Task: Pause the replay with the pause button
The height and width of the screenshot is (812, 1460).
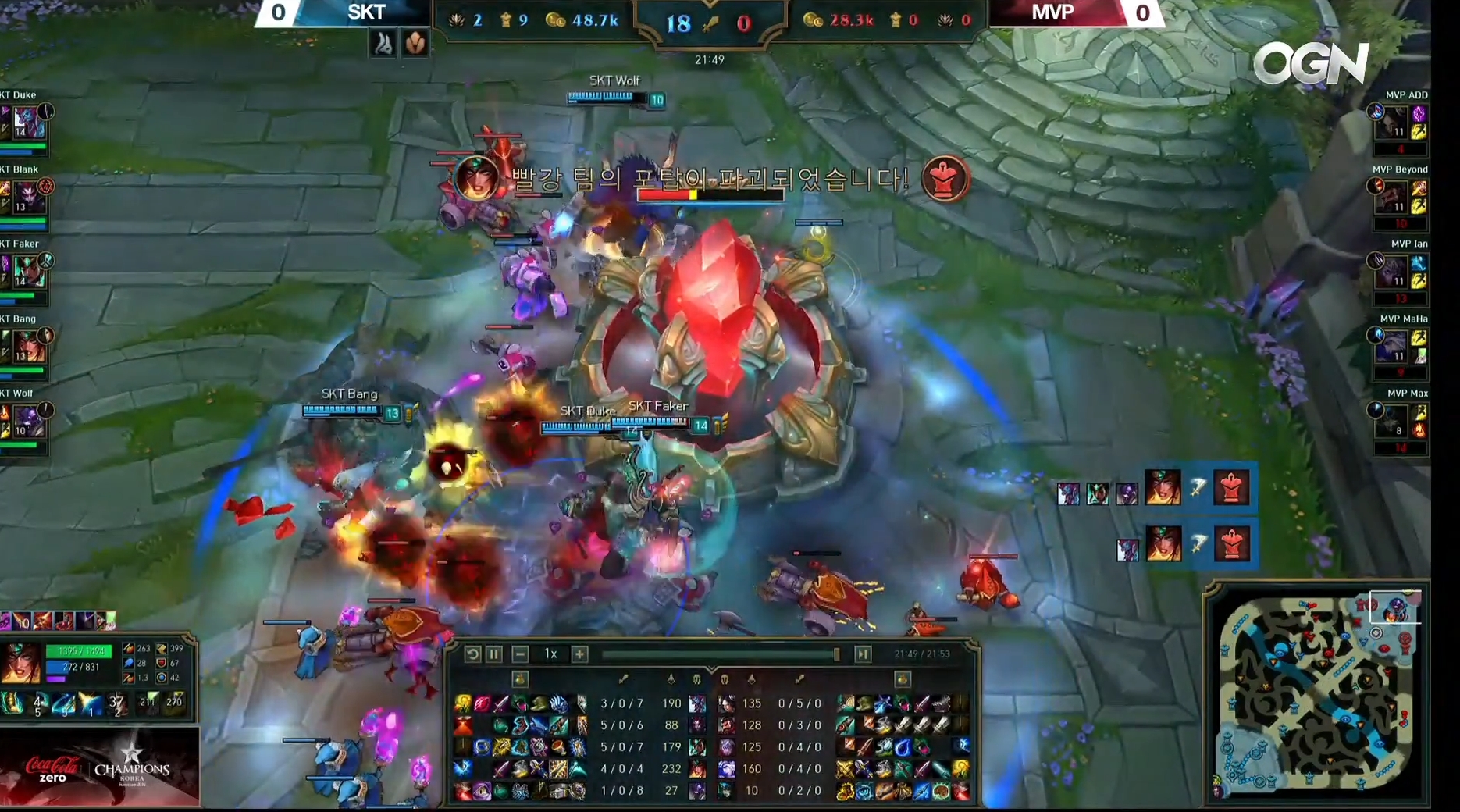Action: (x=494, y=654)
